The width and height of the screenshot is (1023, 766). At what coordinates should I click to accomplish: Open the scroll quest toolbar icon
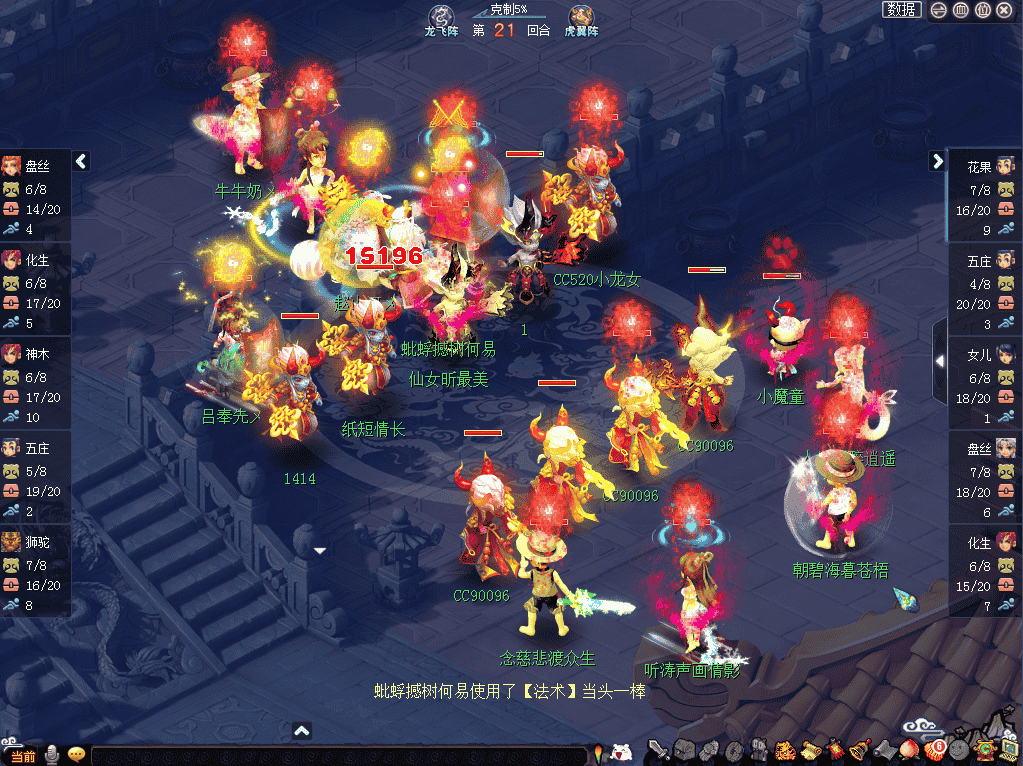809,750
